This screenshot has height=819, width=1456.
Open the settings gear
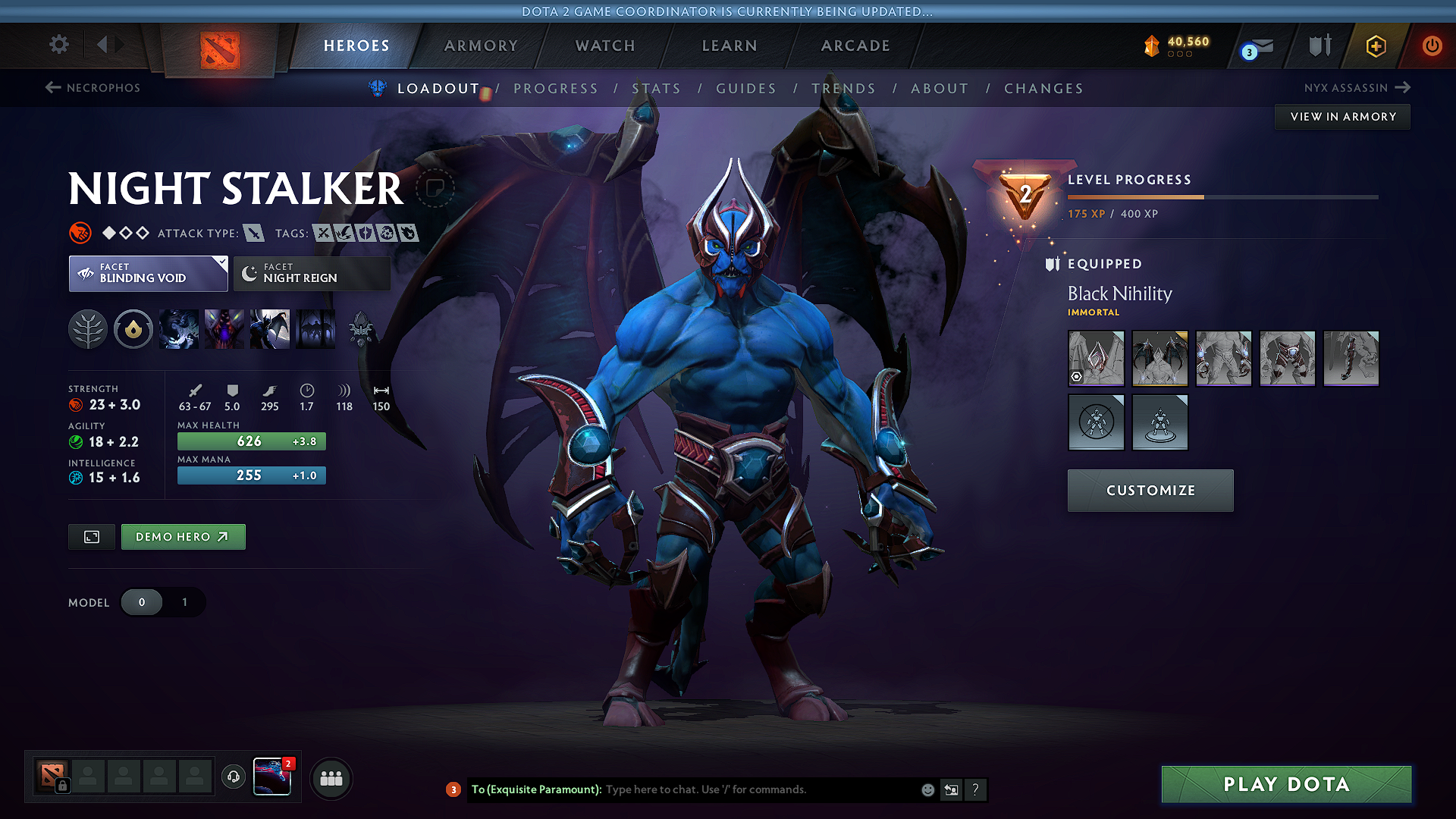(x=58, y=45)
